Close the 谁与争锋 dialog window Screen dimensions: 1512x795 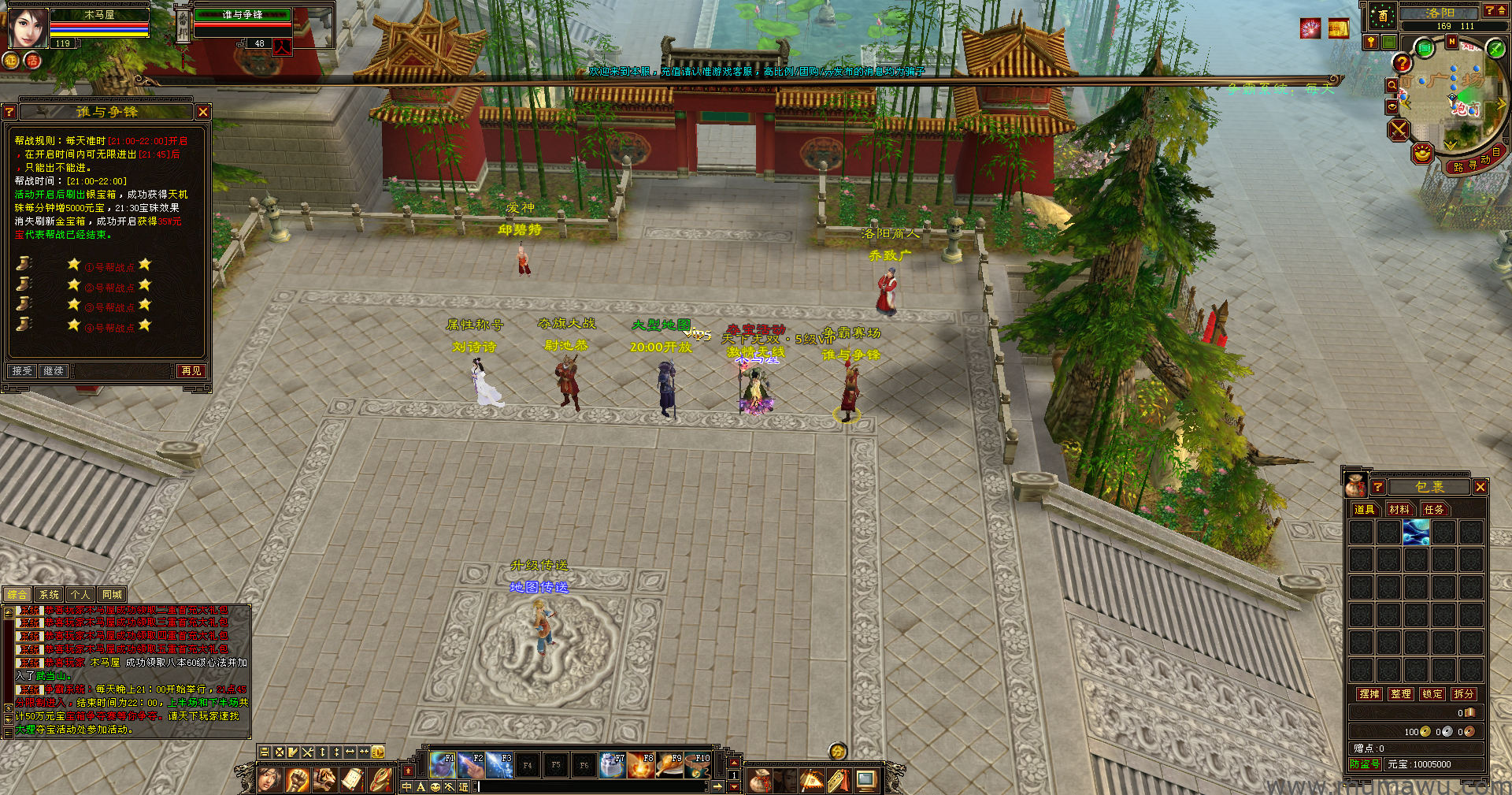(203, 113)
